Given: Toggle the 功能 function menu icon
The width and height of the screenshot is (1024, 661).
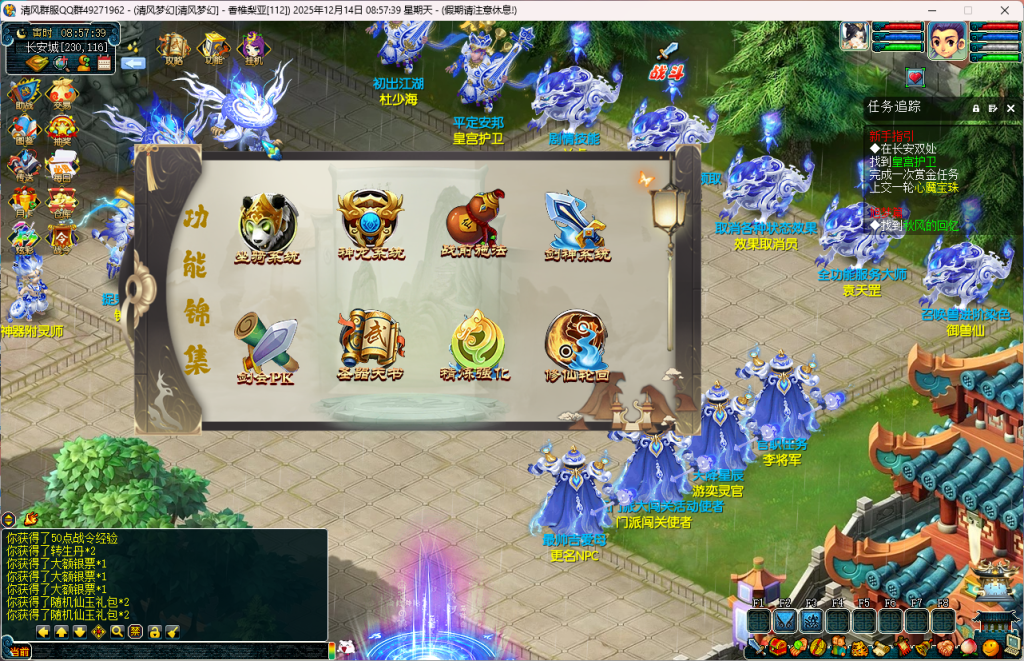Looking at the screenshot, I should 214,47.
